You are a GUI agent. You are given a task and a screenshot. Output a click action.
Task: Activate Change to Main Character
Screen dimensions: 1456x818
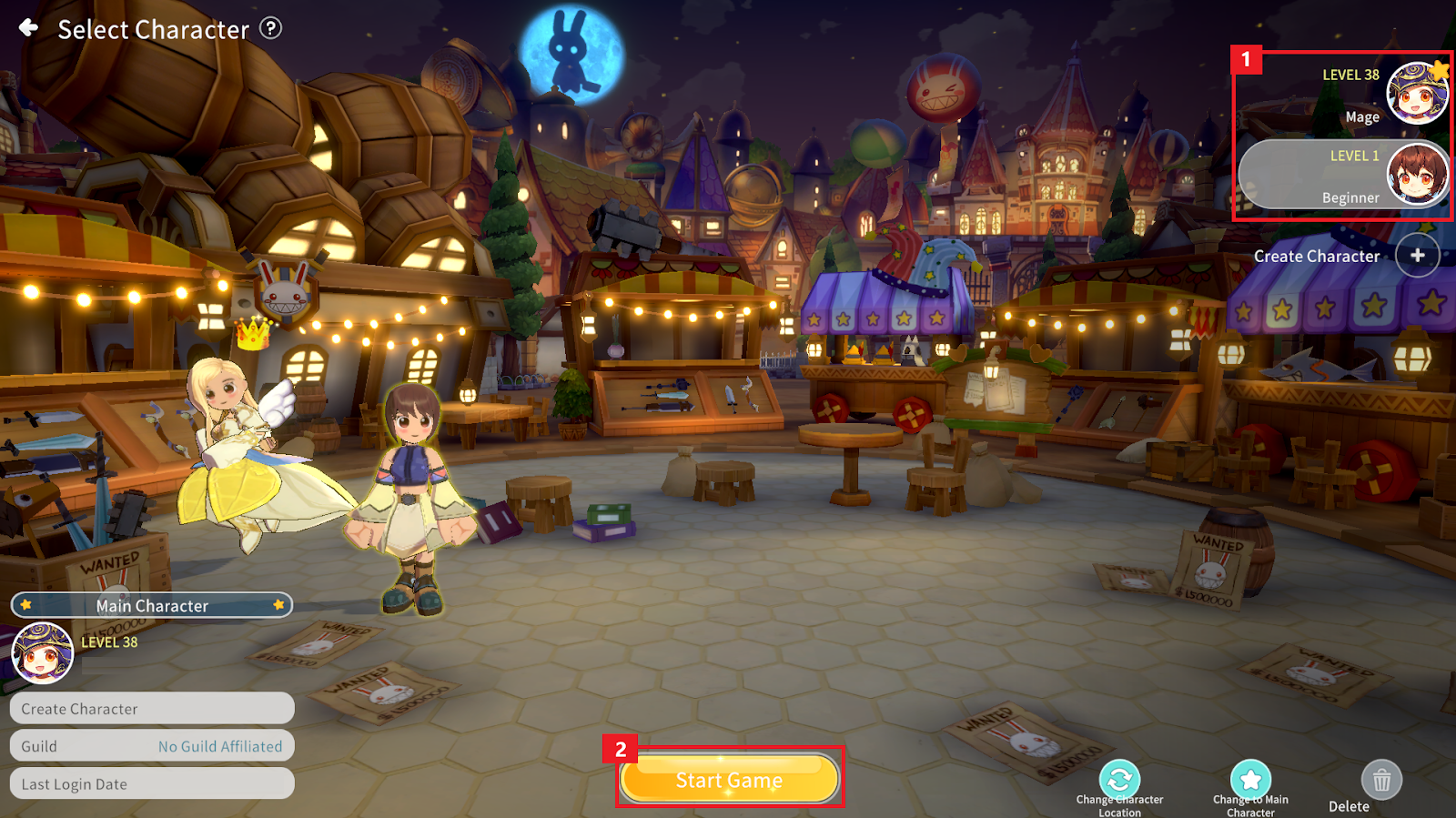(x=1250, y=781)
